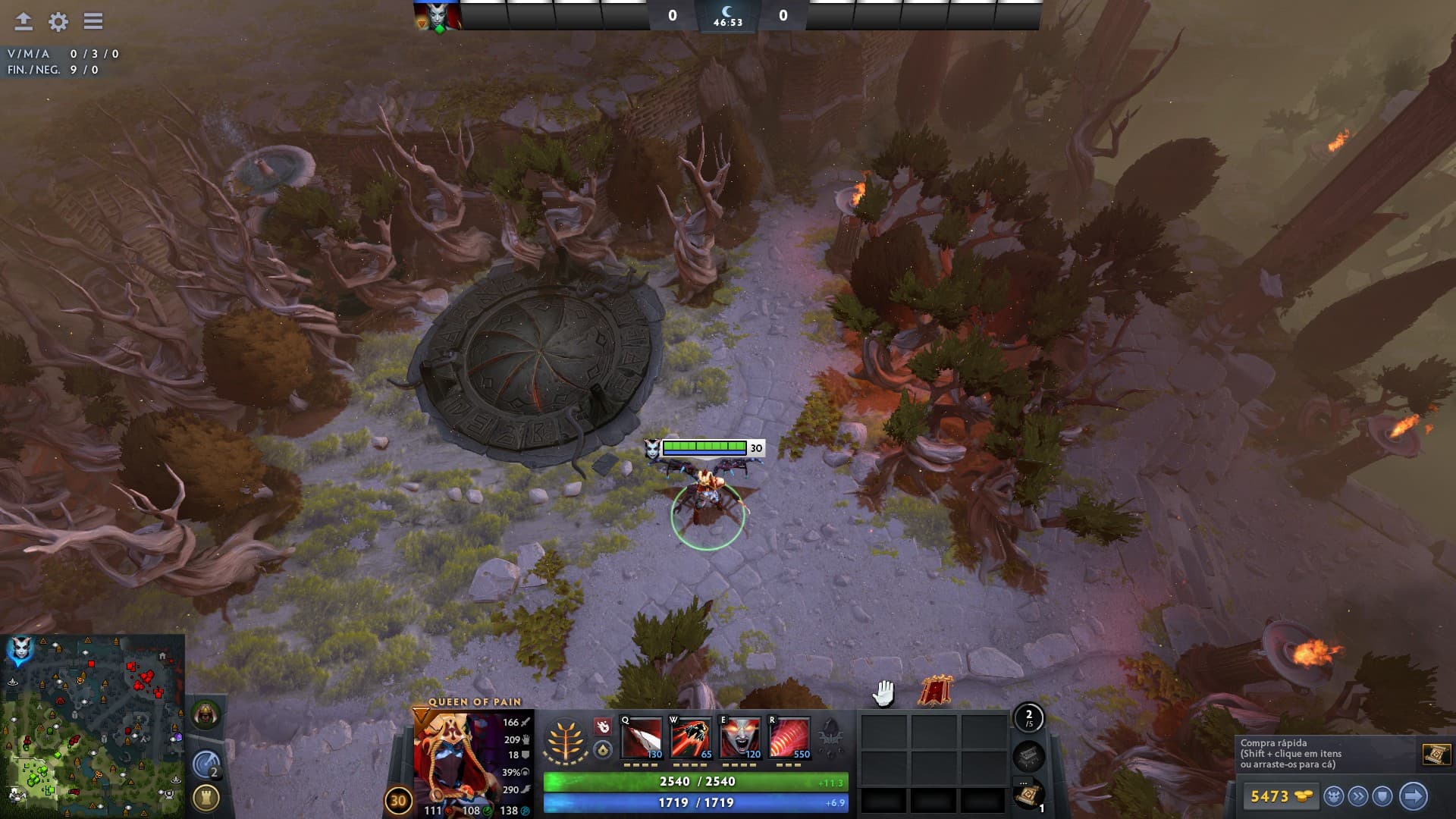1456x819 pixels.
Task: Open the settings gear menu
Action: pos(58,21)
